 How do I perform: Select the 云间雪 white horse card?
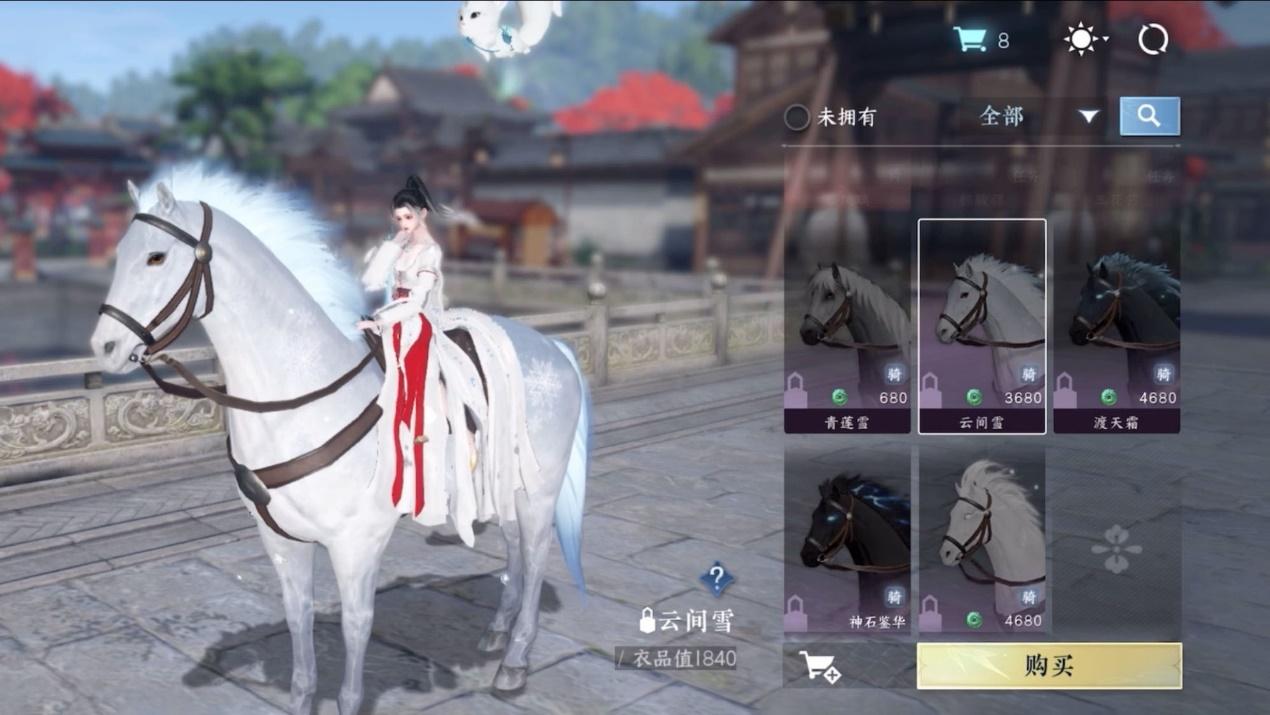(x=982, y=328)
